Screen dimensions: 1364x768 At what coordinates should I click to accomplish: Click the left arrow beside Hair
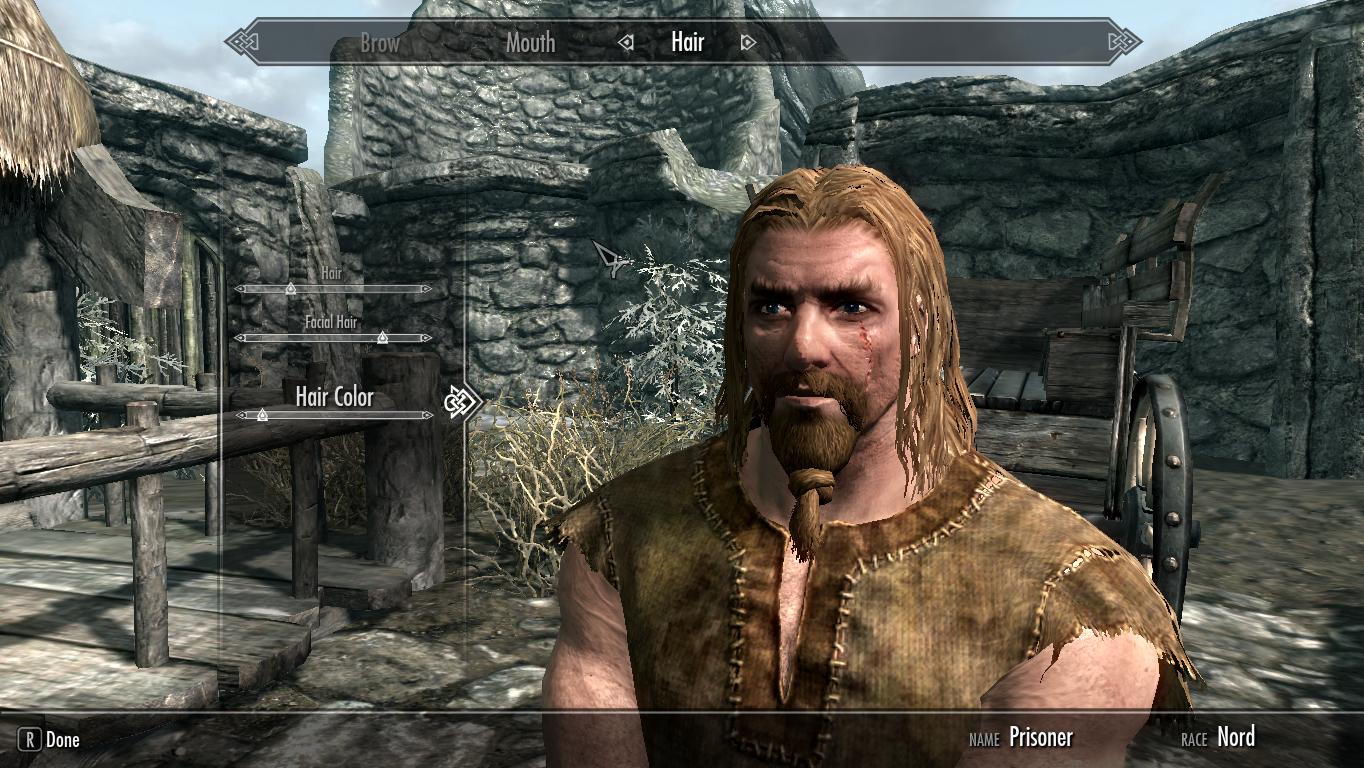tap(626, 43)
